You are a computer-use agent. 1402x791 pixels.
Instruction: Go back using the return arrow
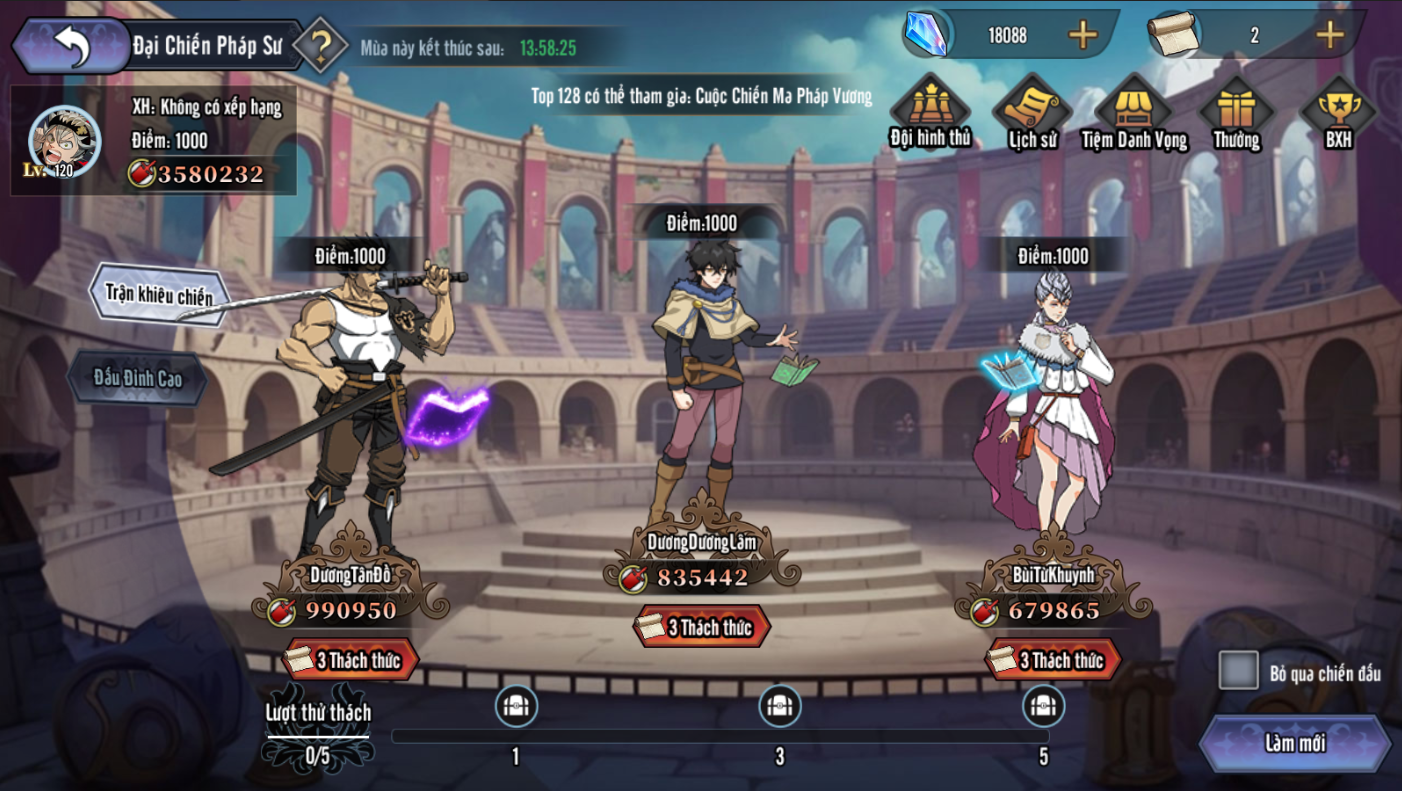(70, 46)
